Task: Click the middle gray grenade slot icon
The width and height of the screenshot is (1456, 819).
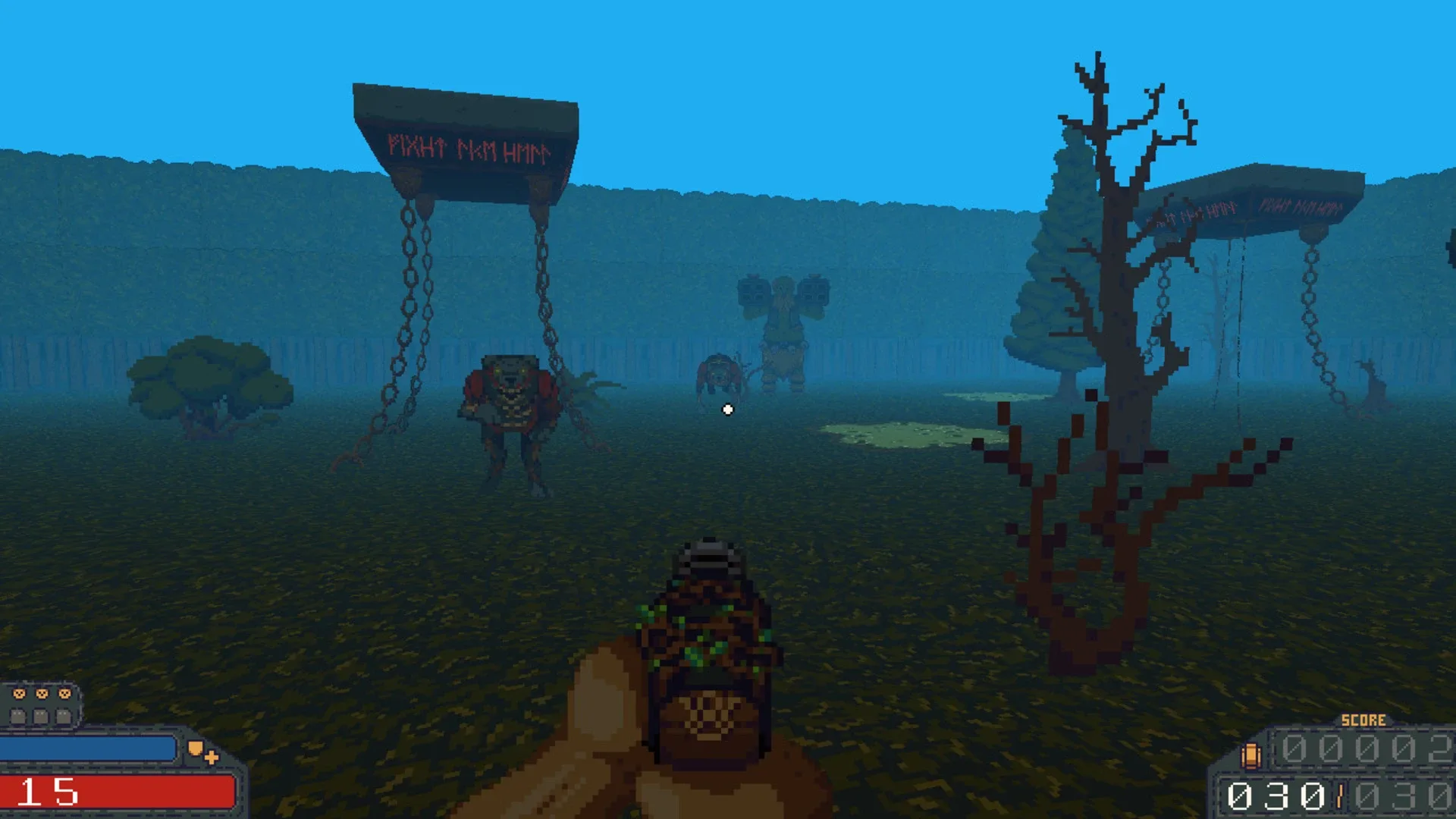Action: (41, 716)
